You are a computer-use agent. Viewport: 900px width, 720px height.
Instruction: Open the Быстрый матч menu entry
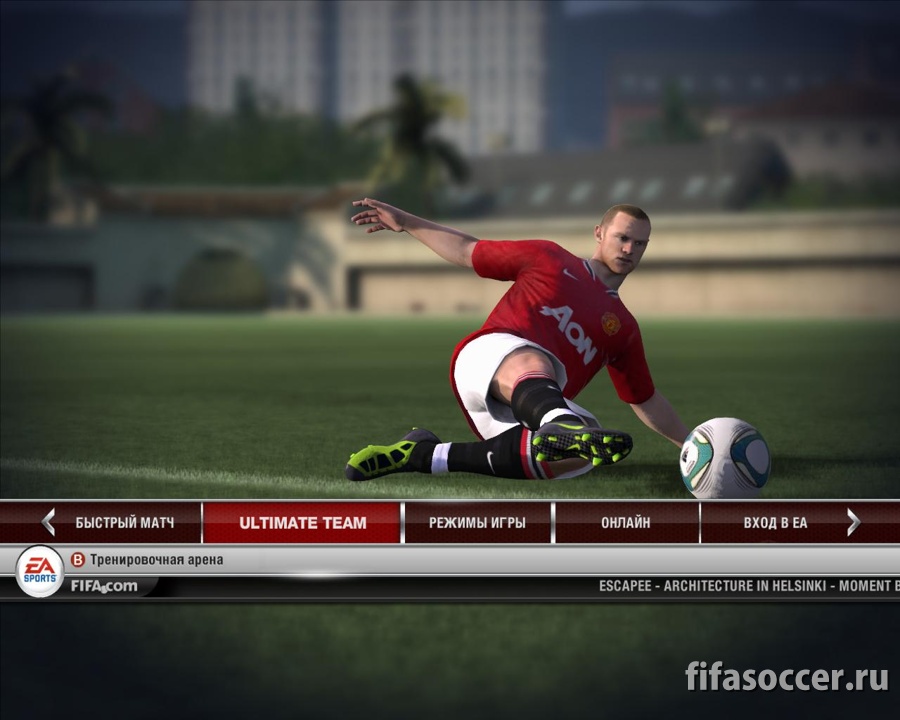tap(125, 522)
